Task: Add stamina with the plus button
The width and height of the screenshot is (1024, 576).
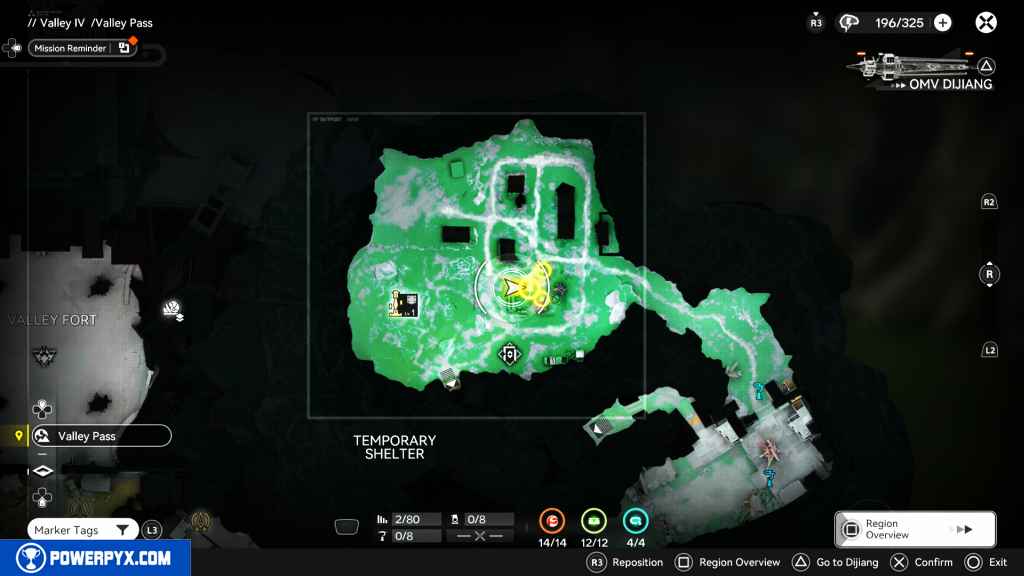Action: coord(942,22)
